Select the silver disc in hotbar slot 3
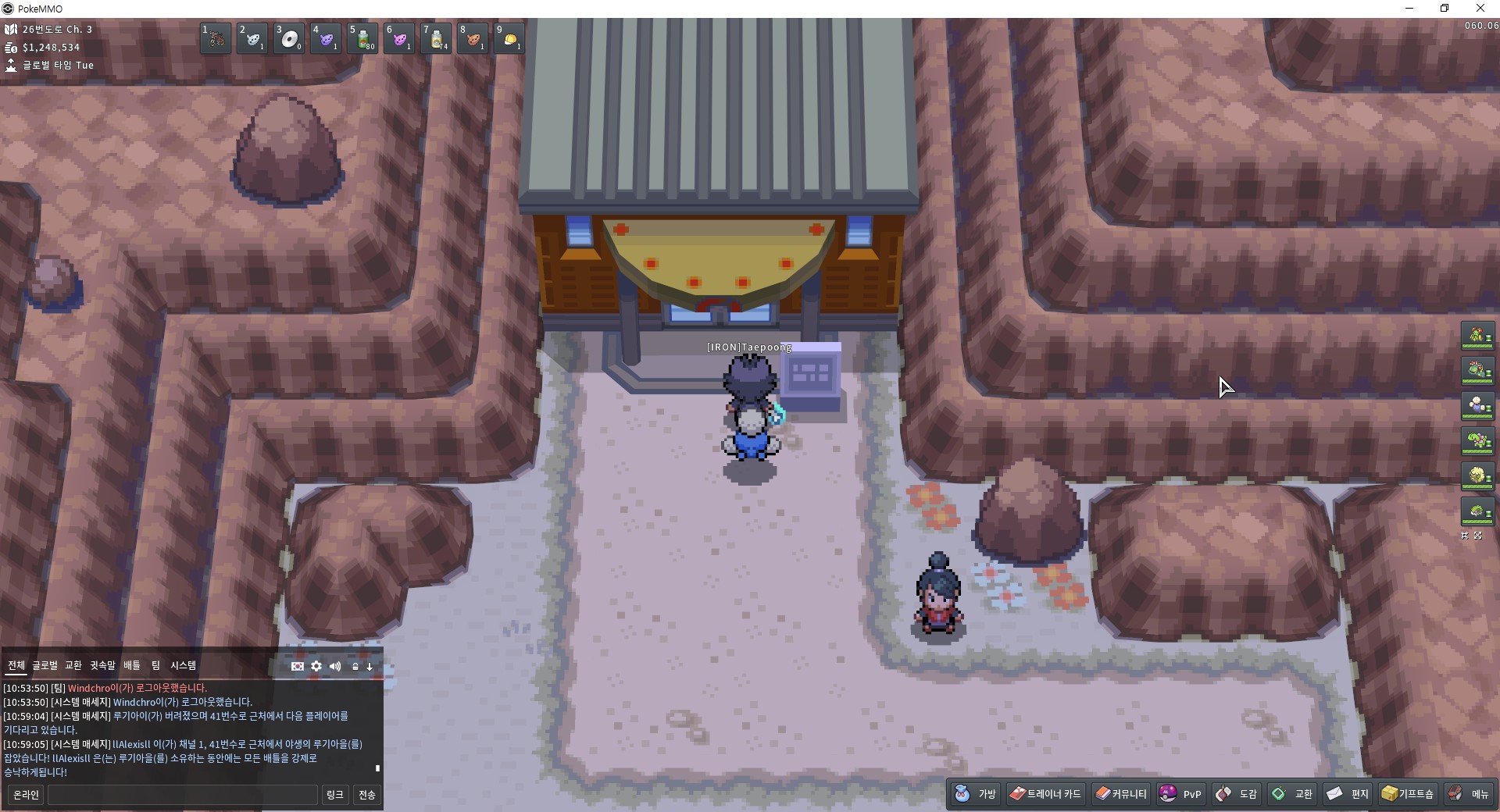Viewport: 1500px width, 812px height. pyautogui.click(x=289, y=38)
